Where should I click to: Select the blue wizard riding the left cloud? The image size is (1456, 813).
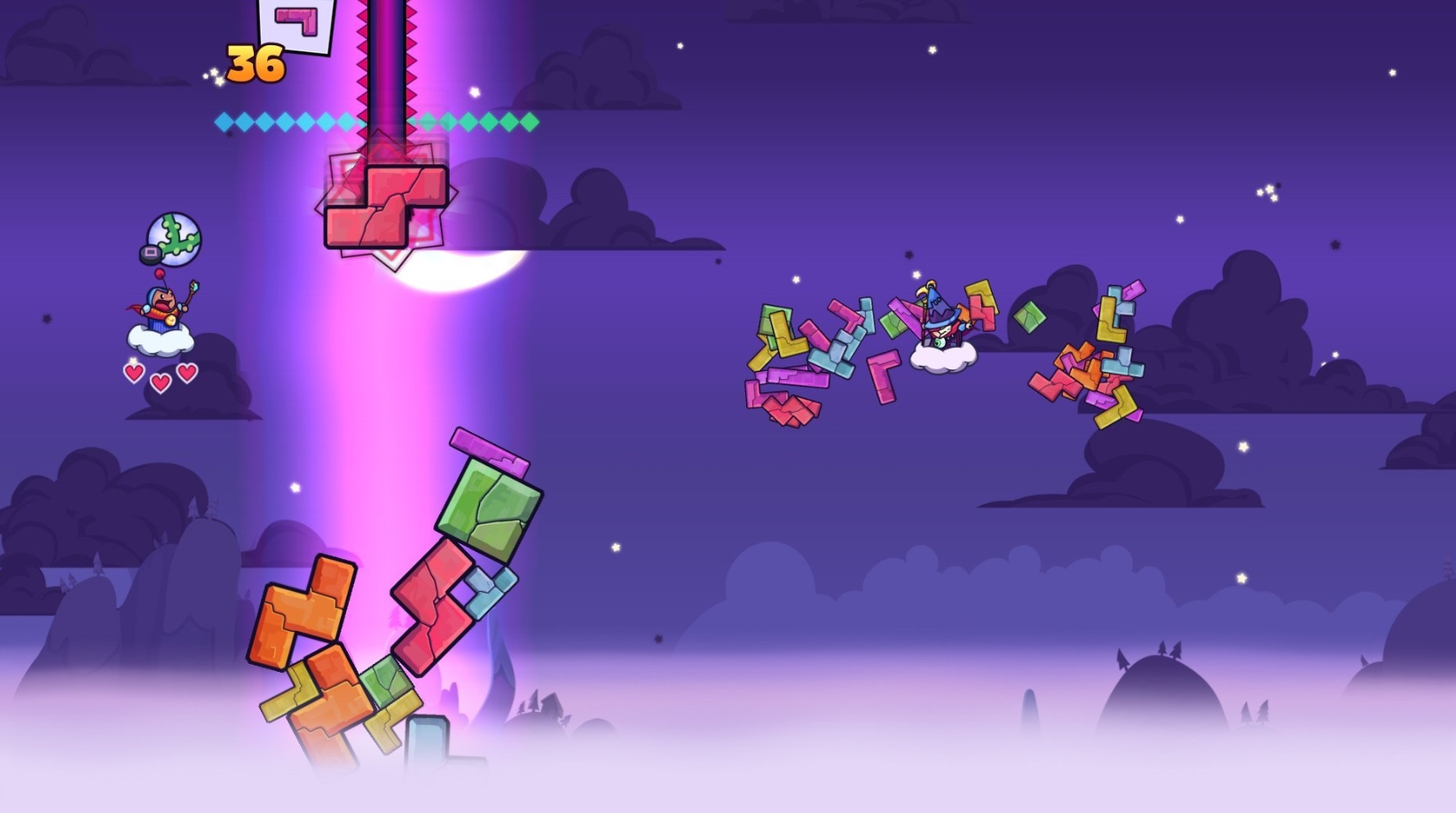162,306
